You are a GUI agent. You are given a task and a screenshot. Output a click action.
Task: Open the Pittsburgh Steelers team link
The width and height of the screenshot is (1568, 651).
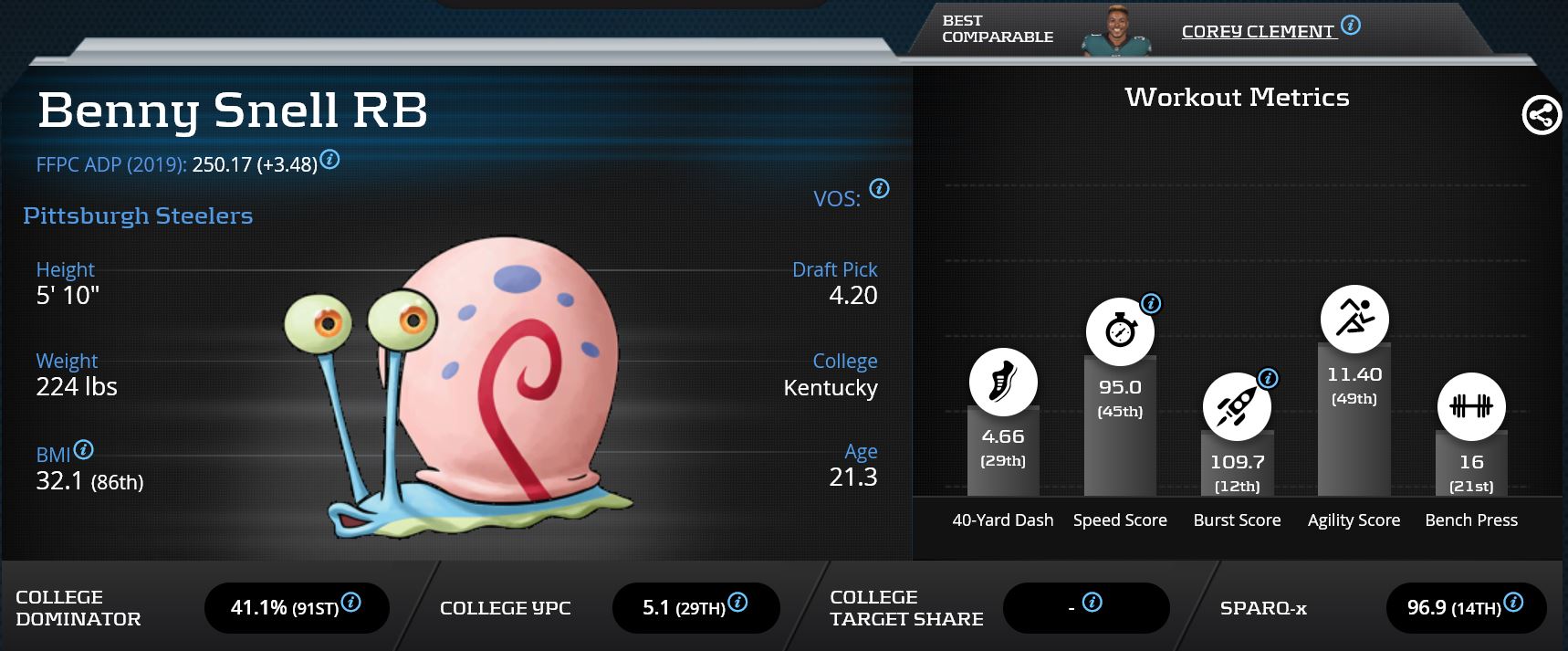click(138, 216)
